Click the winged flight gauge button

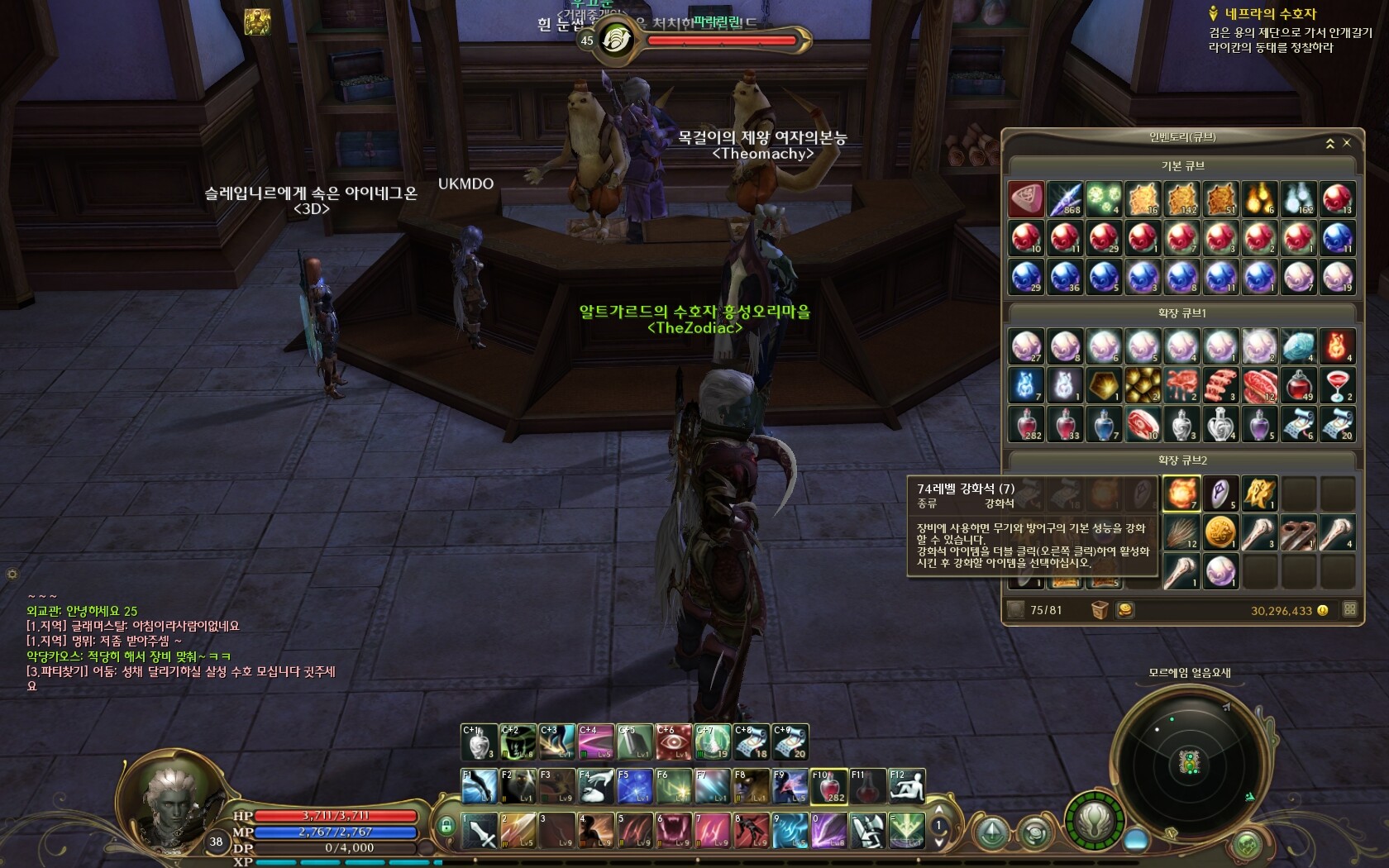point(1095,822)
